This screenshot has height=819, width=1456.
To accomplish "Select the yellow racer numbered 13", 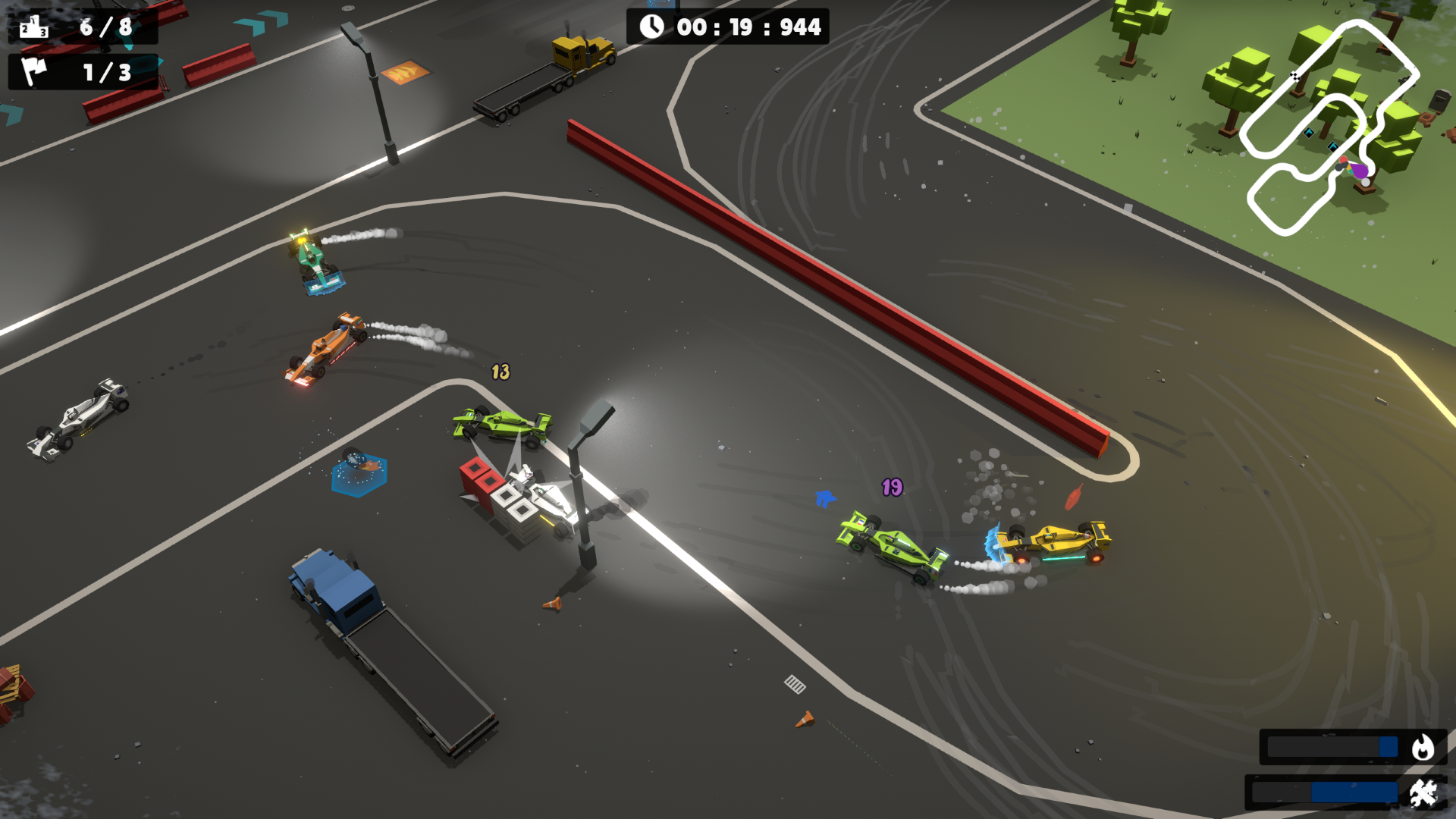I will click(500, 372).
